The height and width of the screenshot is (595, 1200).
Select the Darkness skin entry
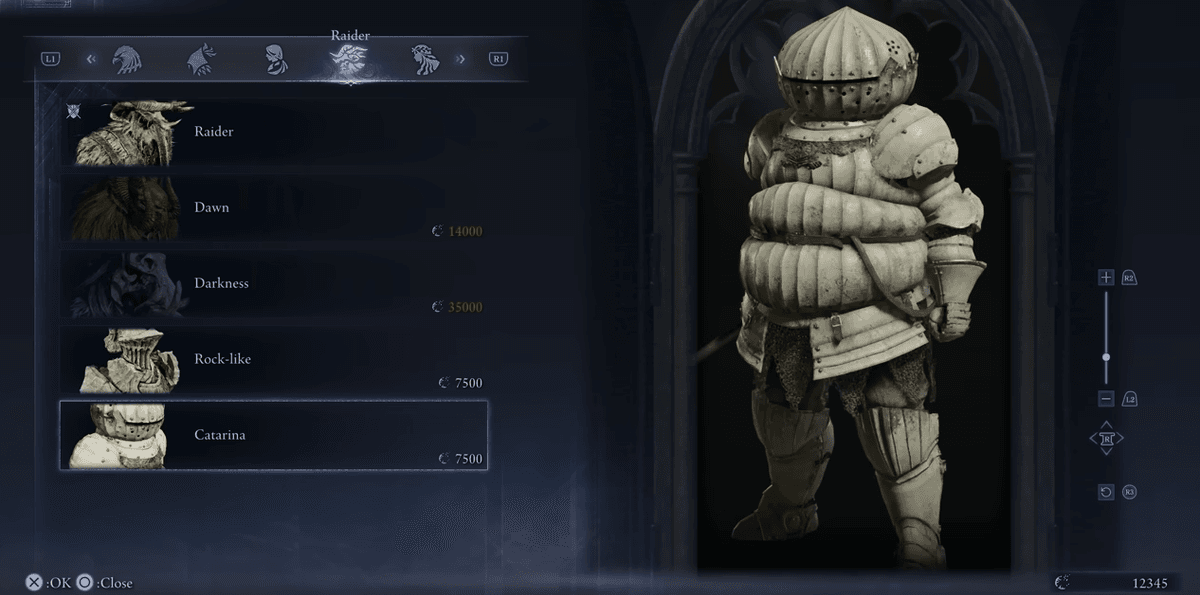tap(273, 284)
